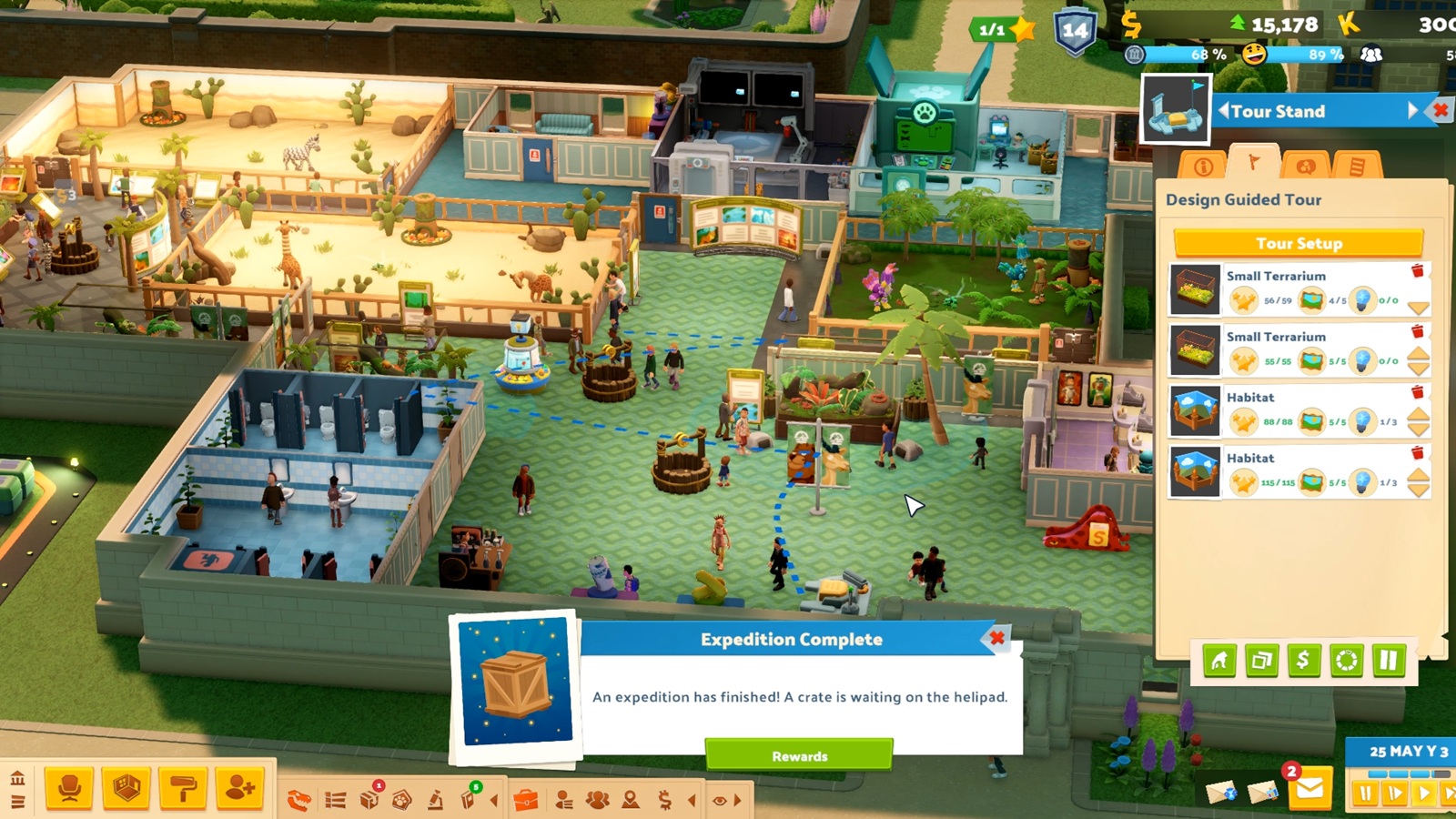Toggle the eye visibility view option
This screenshot has height=819, width=1456.
pos(720,801)
